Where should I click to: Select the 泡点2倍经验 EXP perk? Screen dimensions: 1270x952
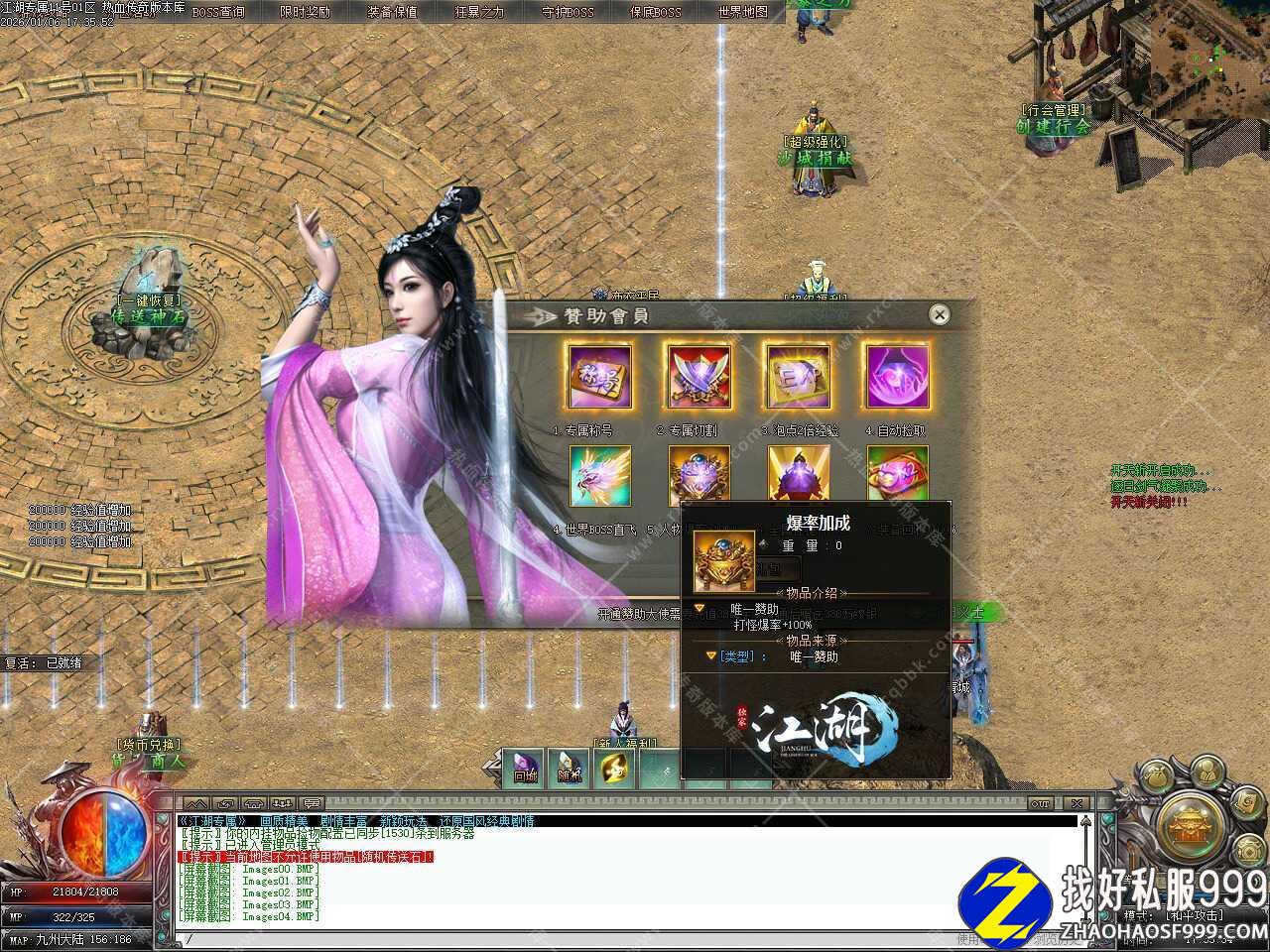[797, 377]
